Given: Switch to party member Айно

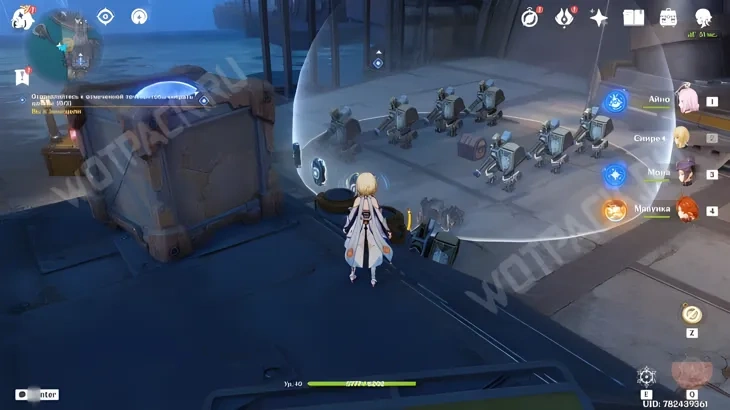Looking at the screenshot, I should point(688,100).
